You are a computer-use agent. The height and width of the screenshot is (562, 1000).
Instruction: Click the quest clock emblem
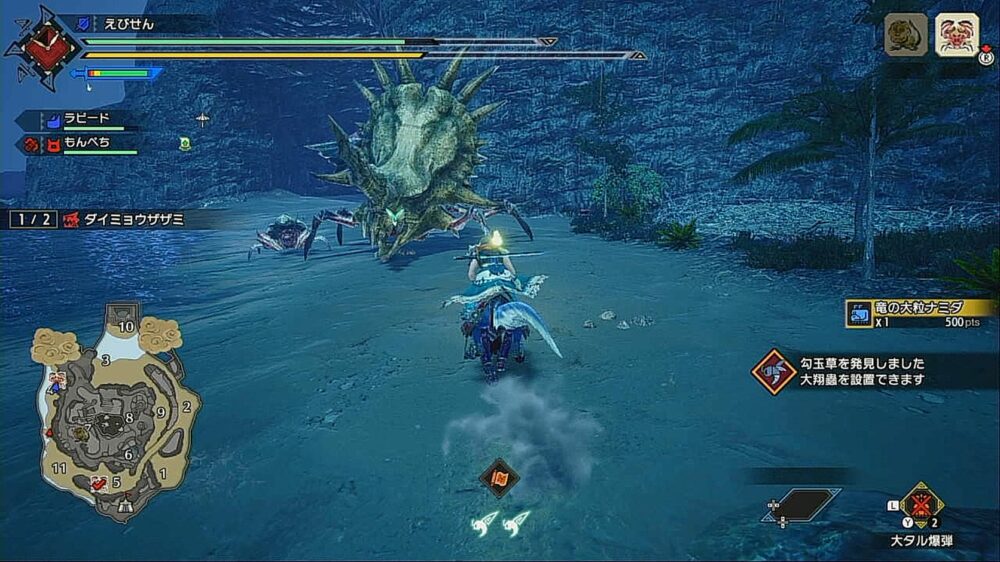(42, 46)
